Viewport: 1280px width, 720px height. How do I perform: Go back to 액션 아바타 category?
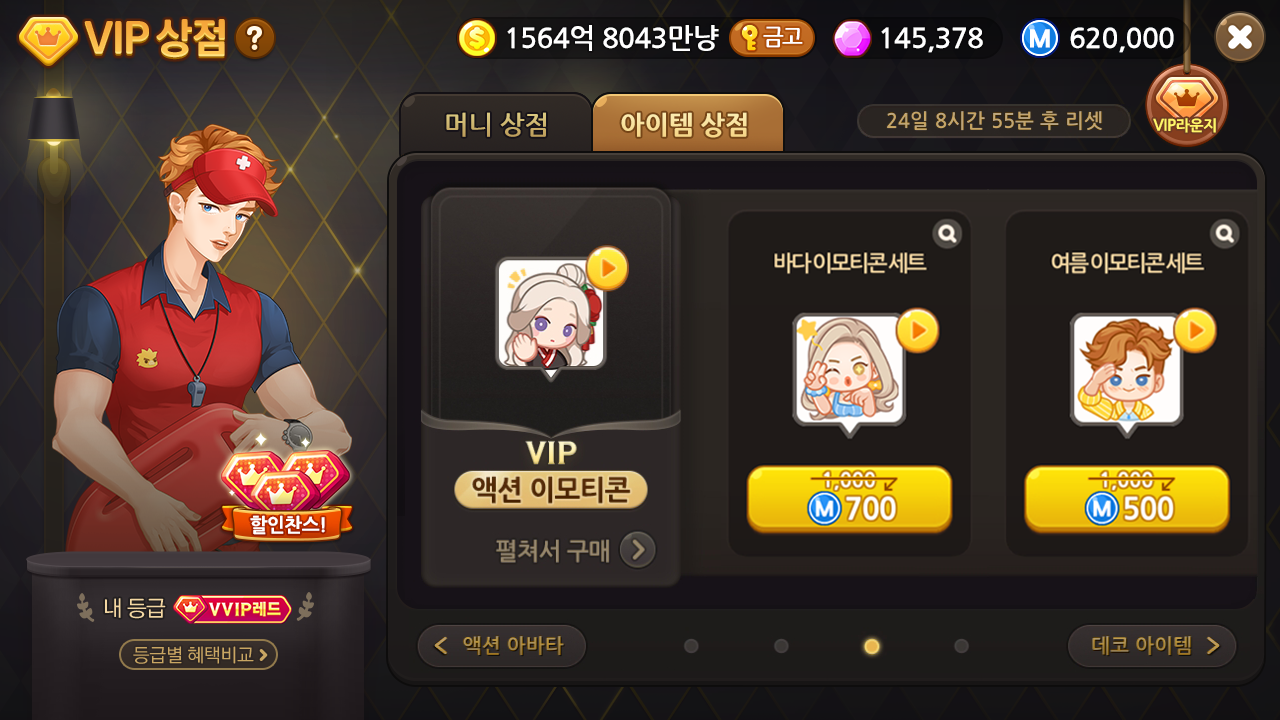(501, 645)
